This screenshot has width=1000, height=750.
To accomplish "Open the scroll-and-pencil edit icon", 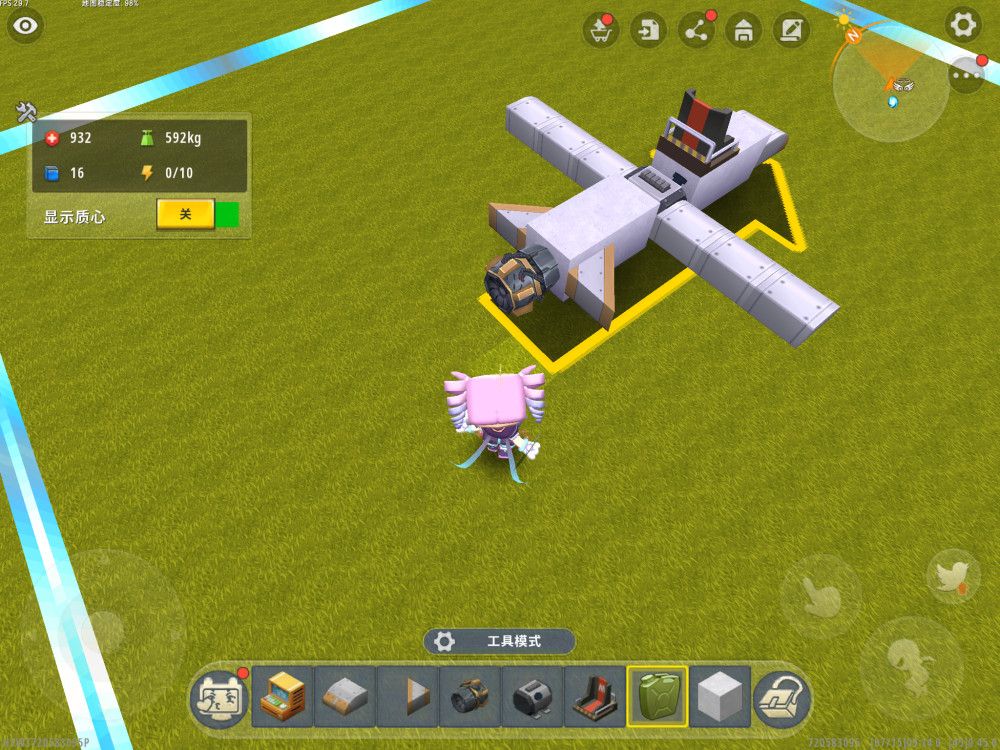I will point(791,30).
